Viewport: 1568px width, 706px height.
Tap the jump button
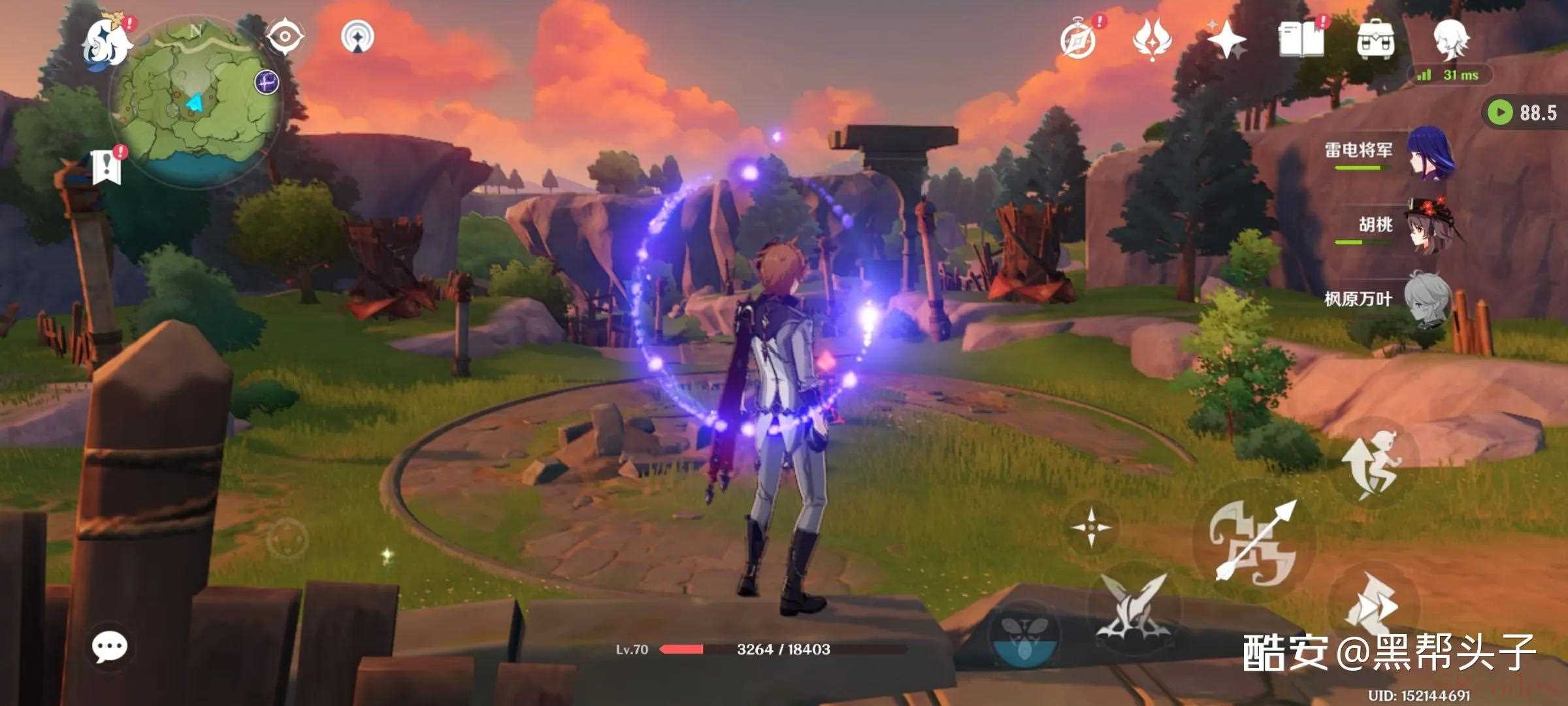(1372, 464)
